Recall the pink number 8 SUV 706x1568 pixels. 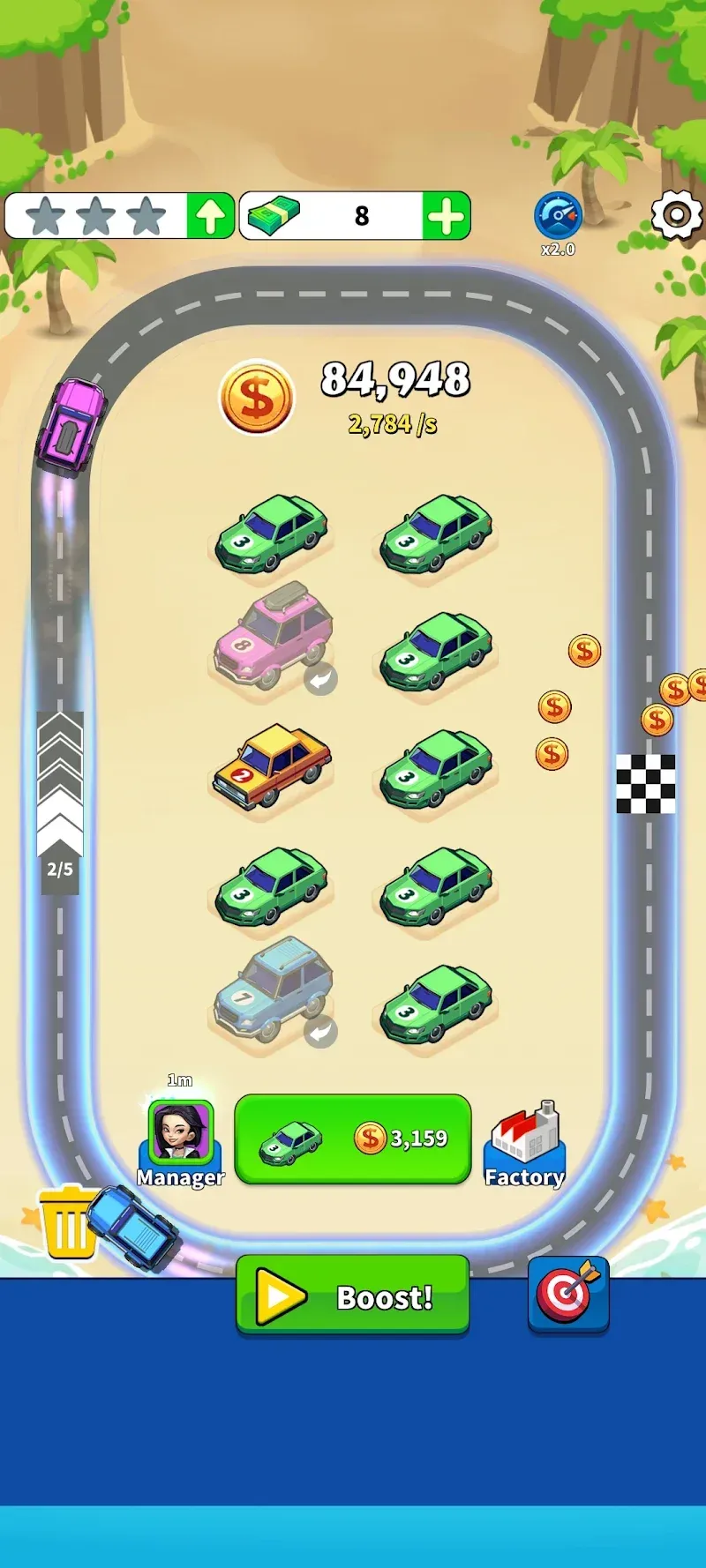(320, 679)
